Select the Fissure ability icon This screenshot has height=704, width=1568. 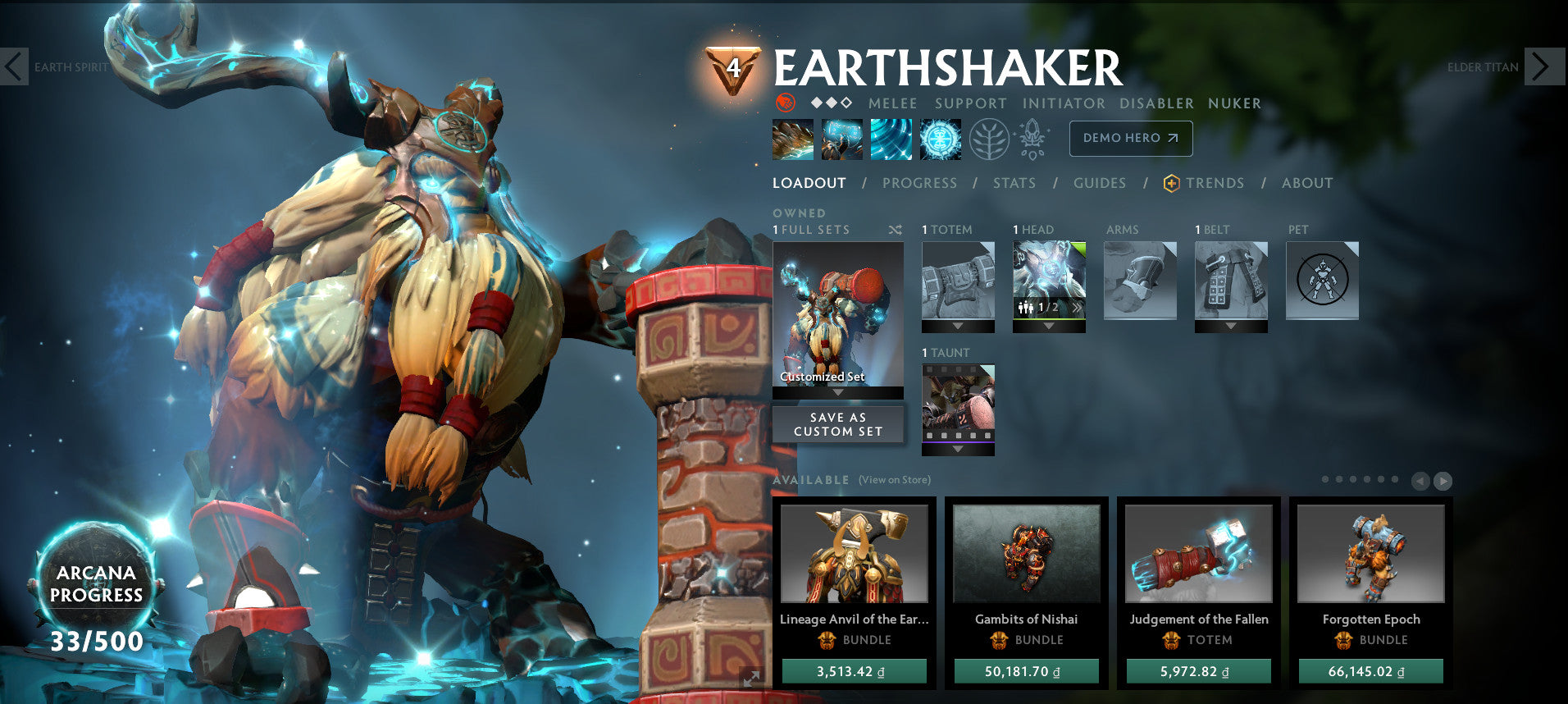[x=792, y=139]
